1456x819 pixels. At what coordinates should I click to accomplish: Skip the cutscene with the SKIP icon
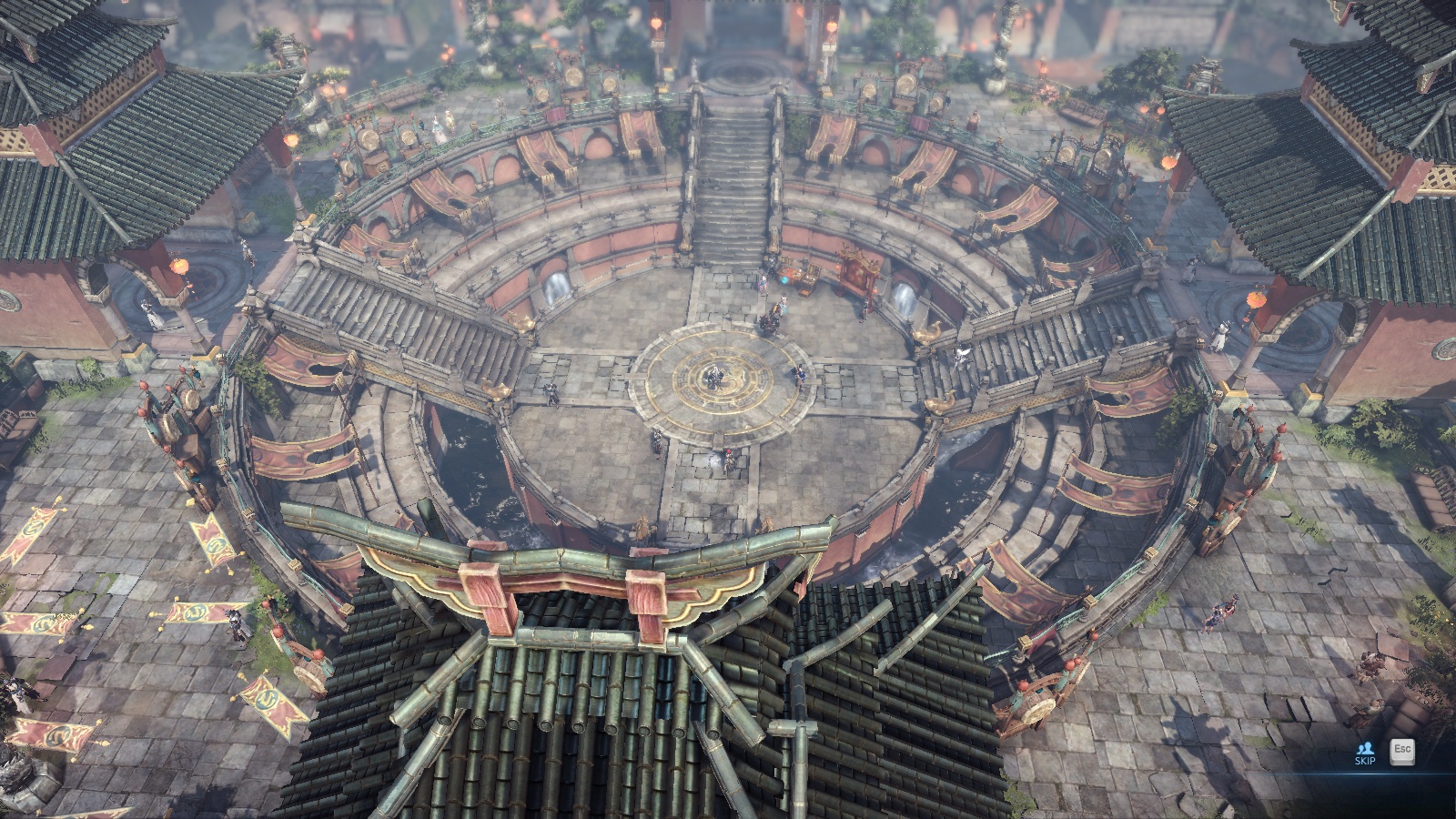click(x=1364, y=753)
